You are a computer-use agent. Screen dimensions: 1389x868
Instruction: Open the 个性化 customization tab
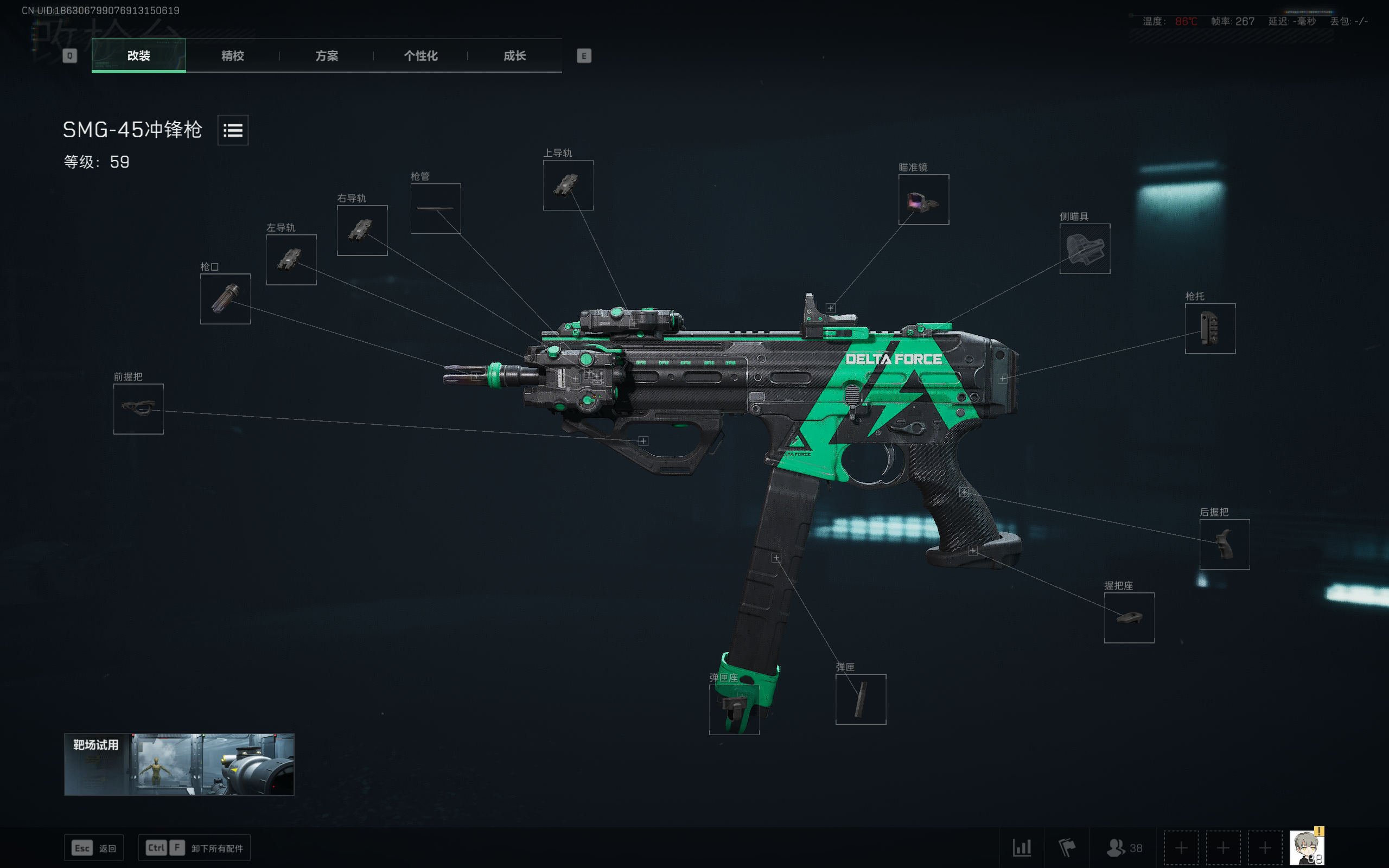pos(420,56)
